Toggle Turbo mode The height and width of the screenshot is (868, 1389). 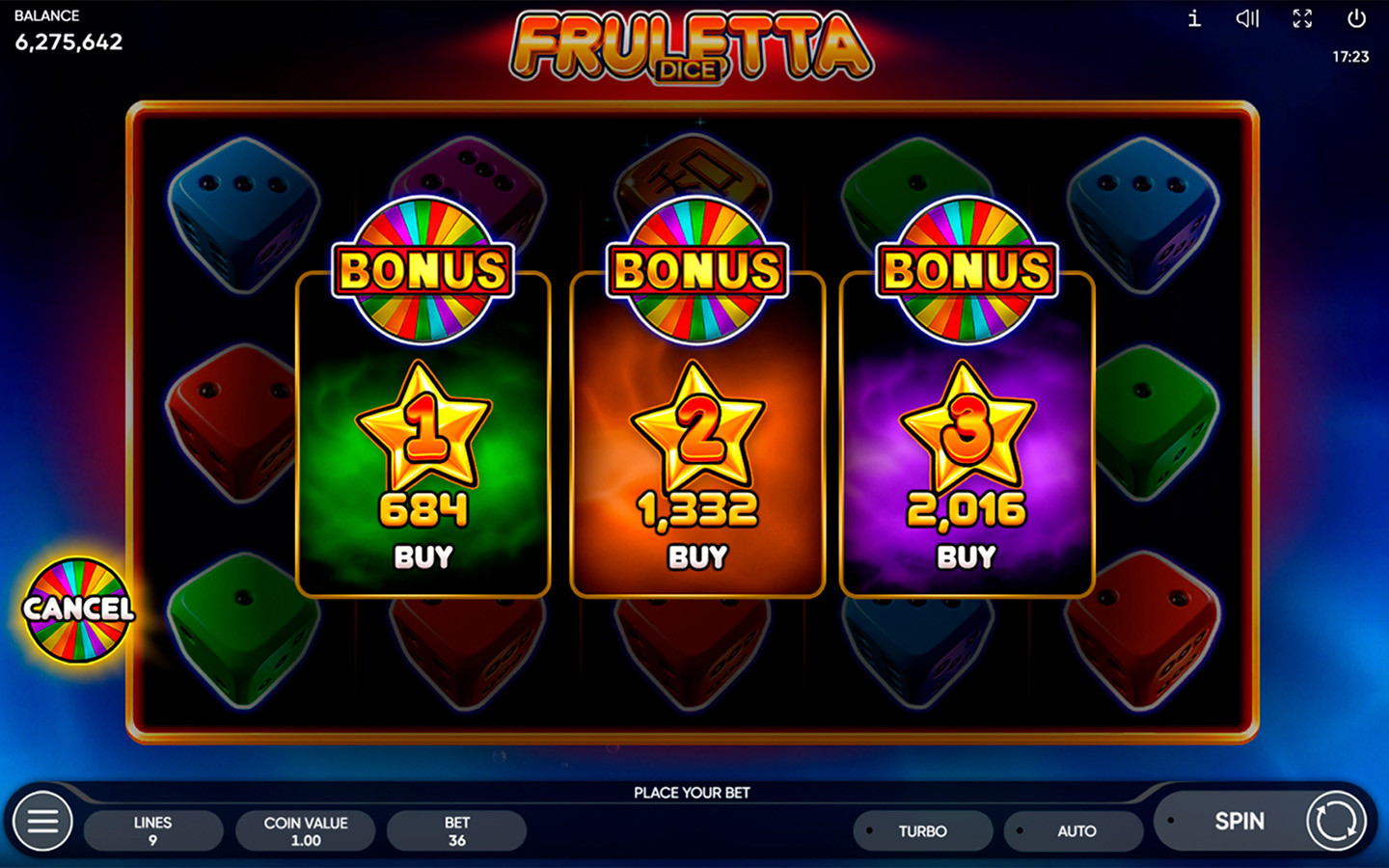click(922, 831)
